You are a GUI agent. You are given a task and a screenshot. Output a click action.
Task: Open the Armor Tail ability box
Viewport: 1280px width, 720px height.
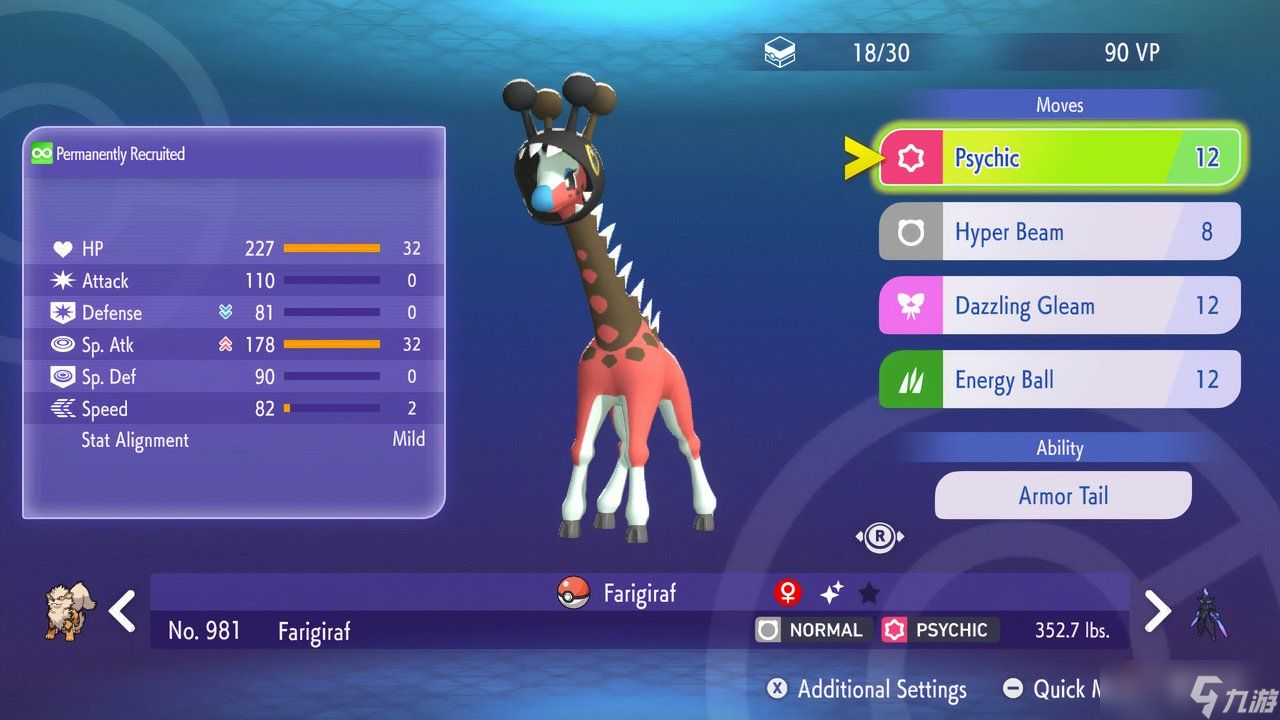[x=1063, y=496]
